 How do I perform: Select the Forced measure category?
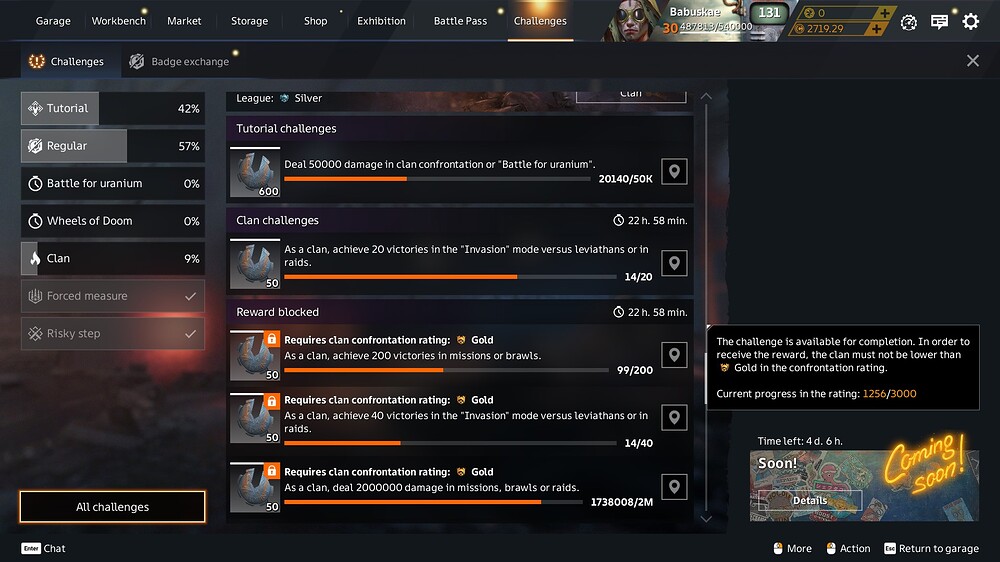point(112,296)
